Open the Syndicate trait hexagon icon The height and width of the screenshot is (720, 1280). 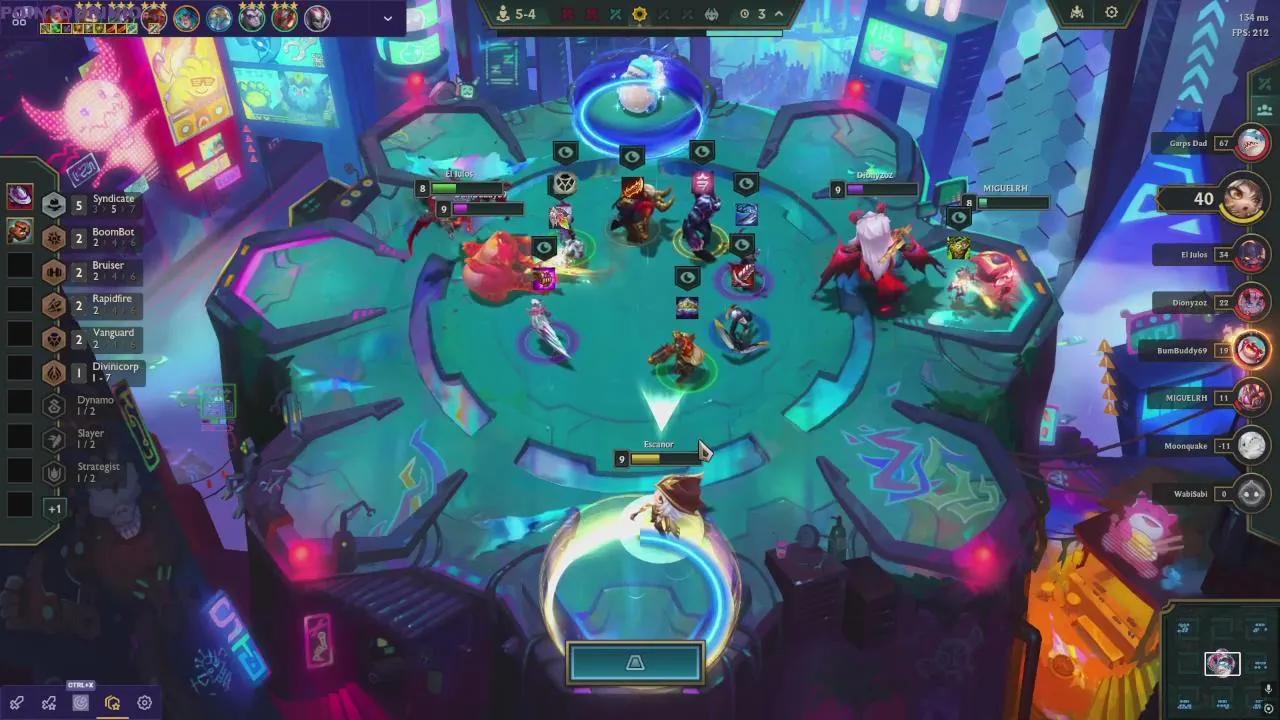point(53,203)
